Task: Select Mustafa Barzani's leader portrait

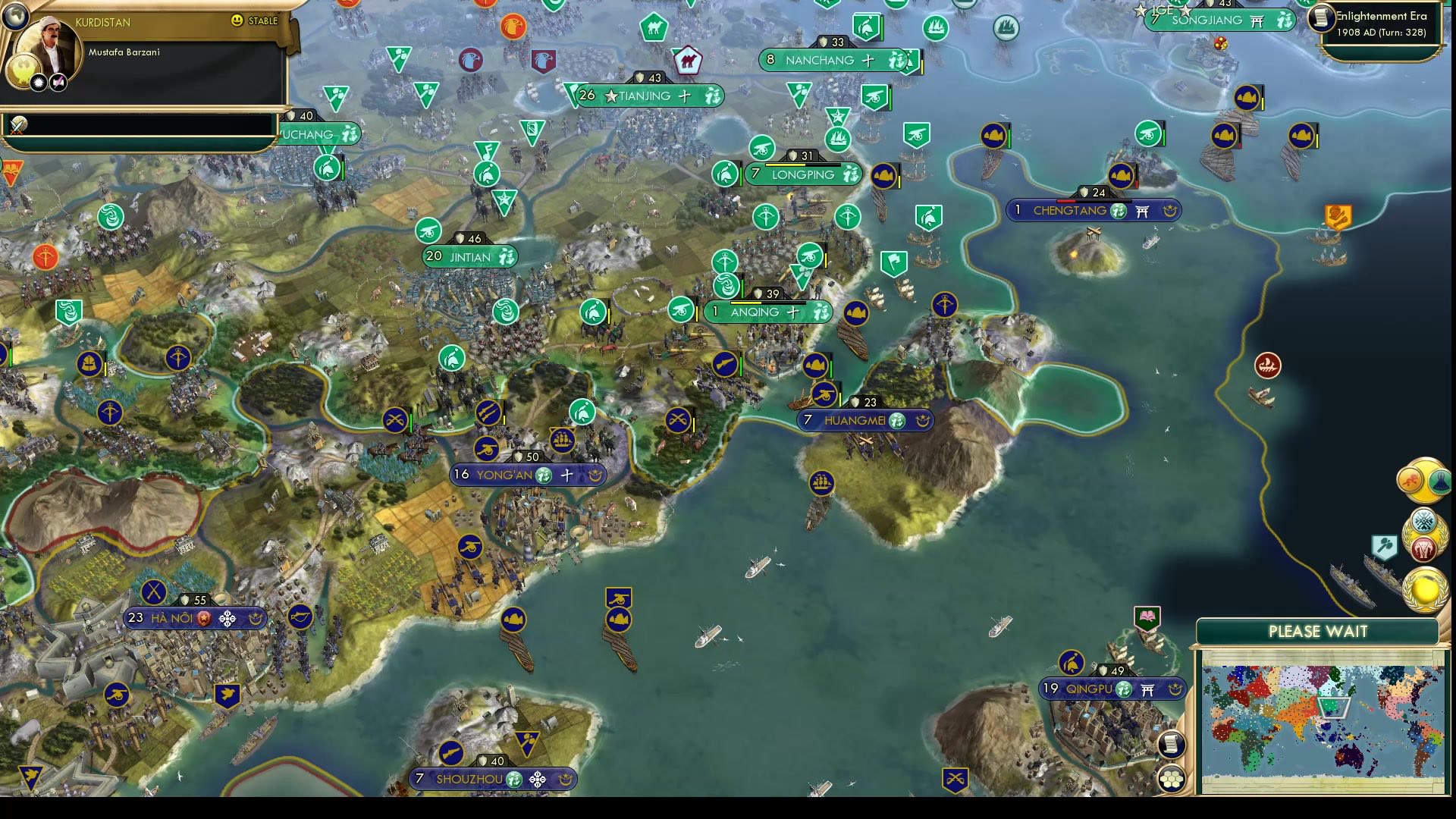Action: (x=47, y=44)
